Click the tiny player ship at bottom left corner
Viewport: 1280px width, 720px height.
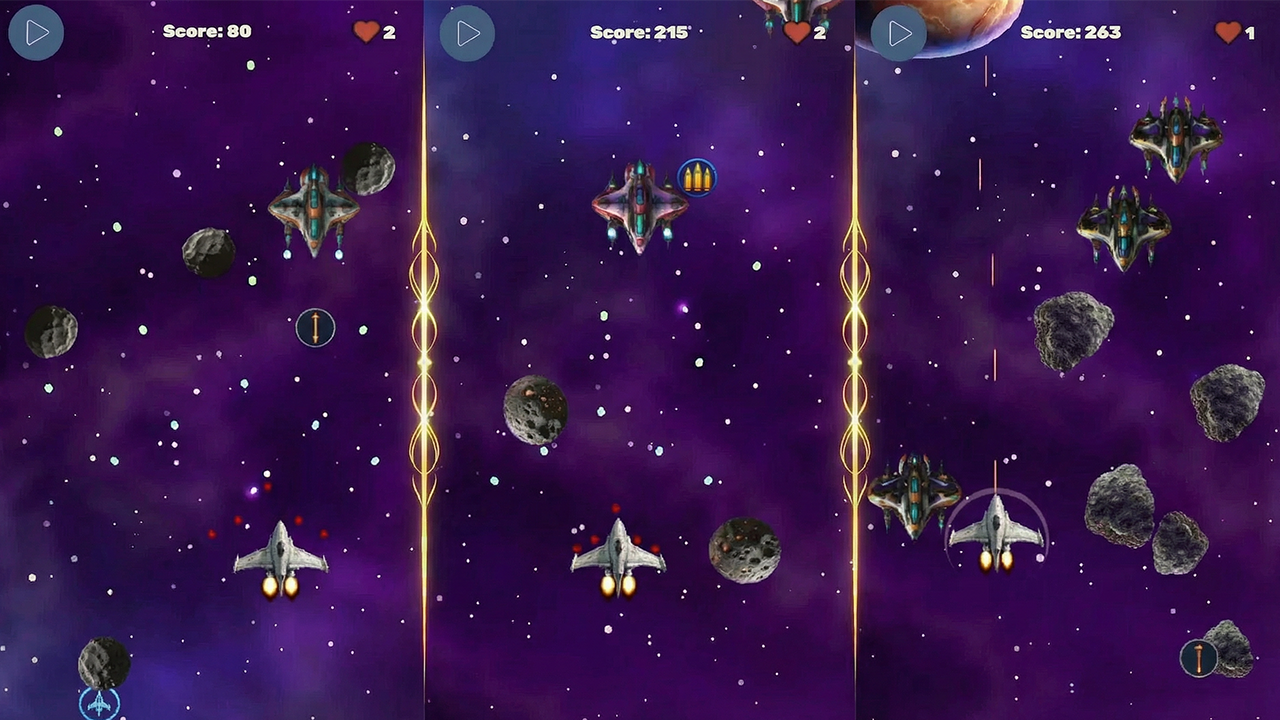click(x=97, y=705)
